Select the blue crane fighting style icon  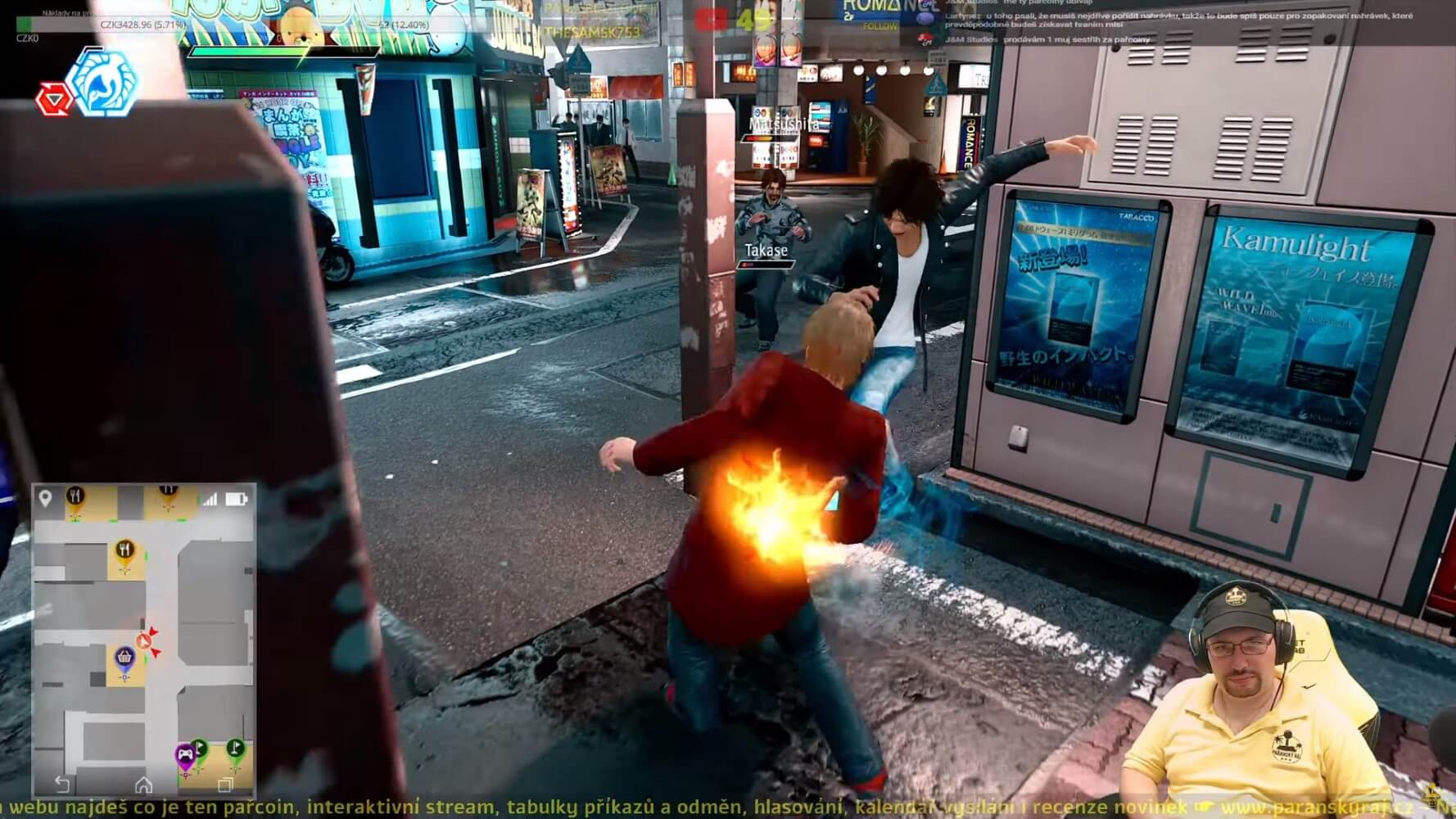pyautogui.click(x=102, y=81)
